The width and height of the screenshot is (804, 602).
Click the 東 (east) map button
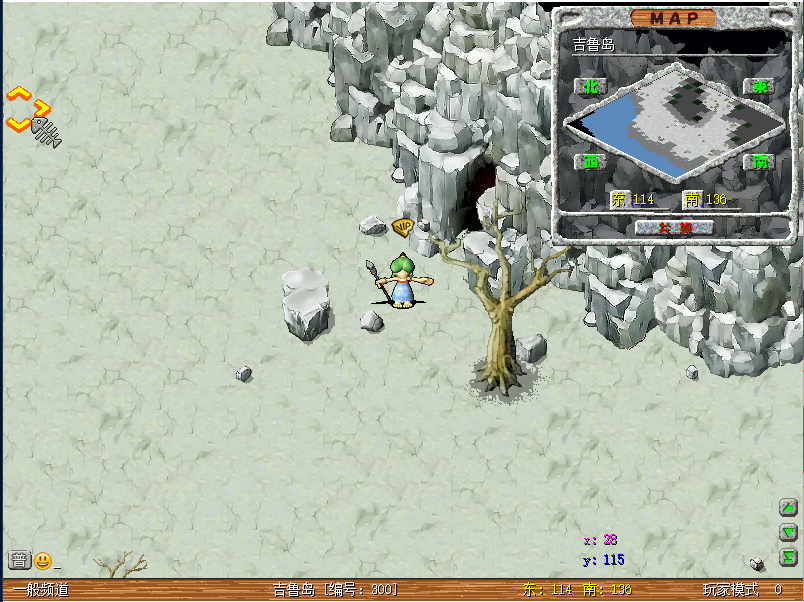click(759, 87)
